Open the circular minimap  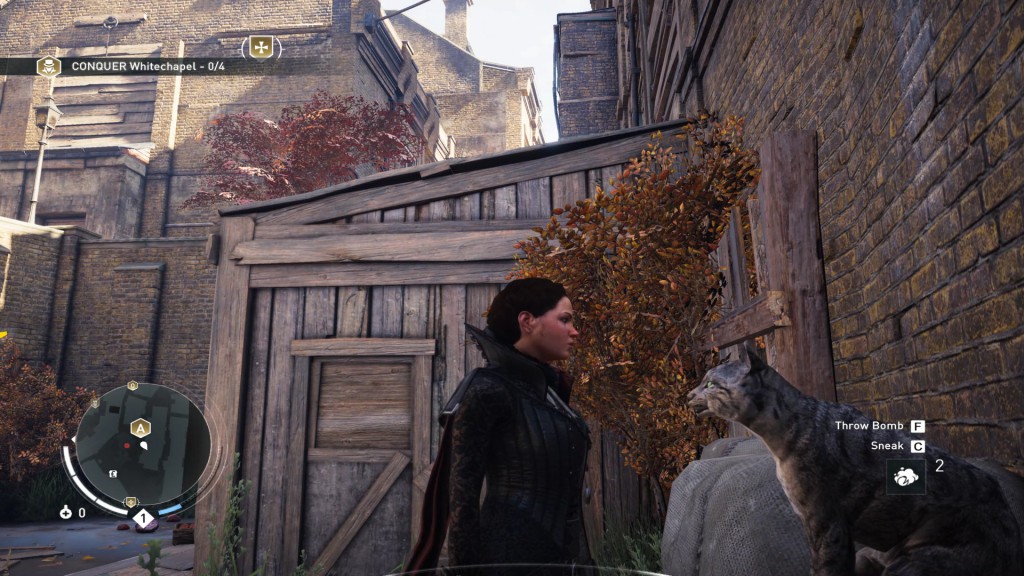[143, 443]
